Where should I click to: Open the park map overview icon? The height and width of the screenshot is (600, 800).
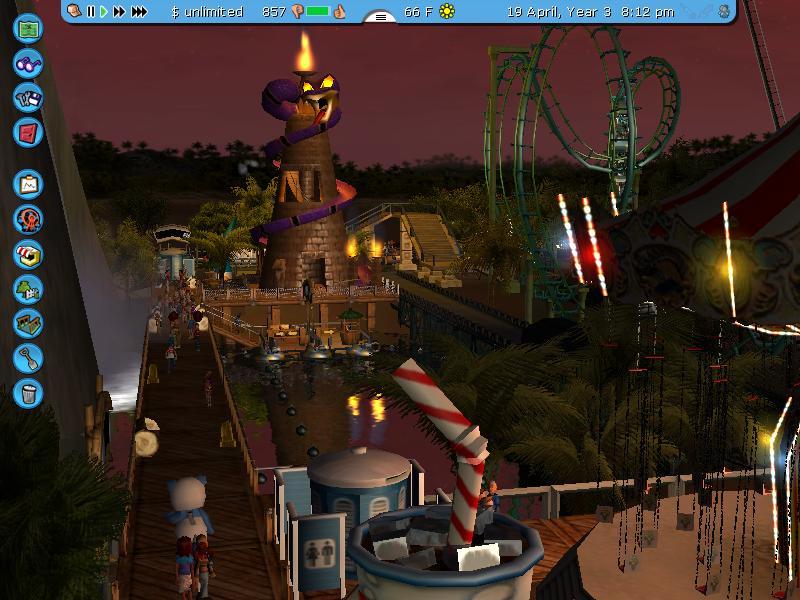(28, 28)
